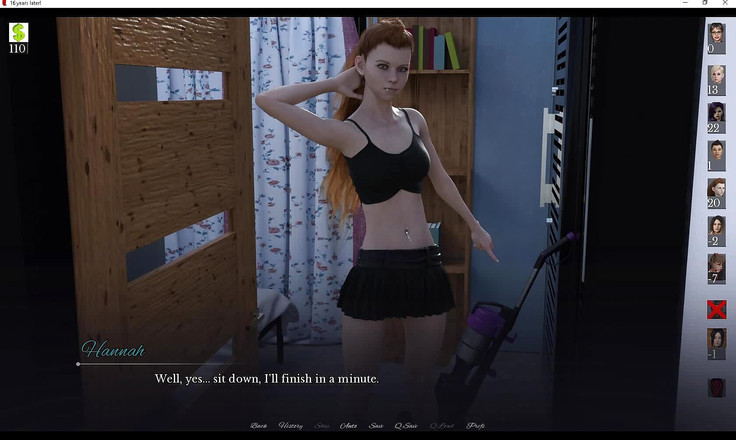Select the red X icon in sidebar

click(716, 308)
